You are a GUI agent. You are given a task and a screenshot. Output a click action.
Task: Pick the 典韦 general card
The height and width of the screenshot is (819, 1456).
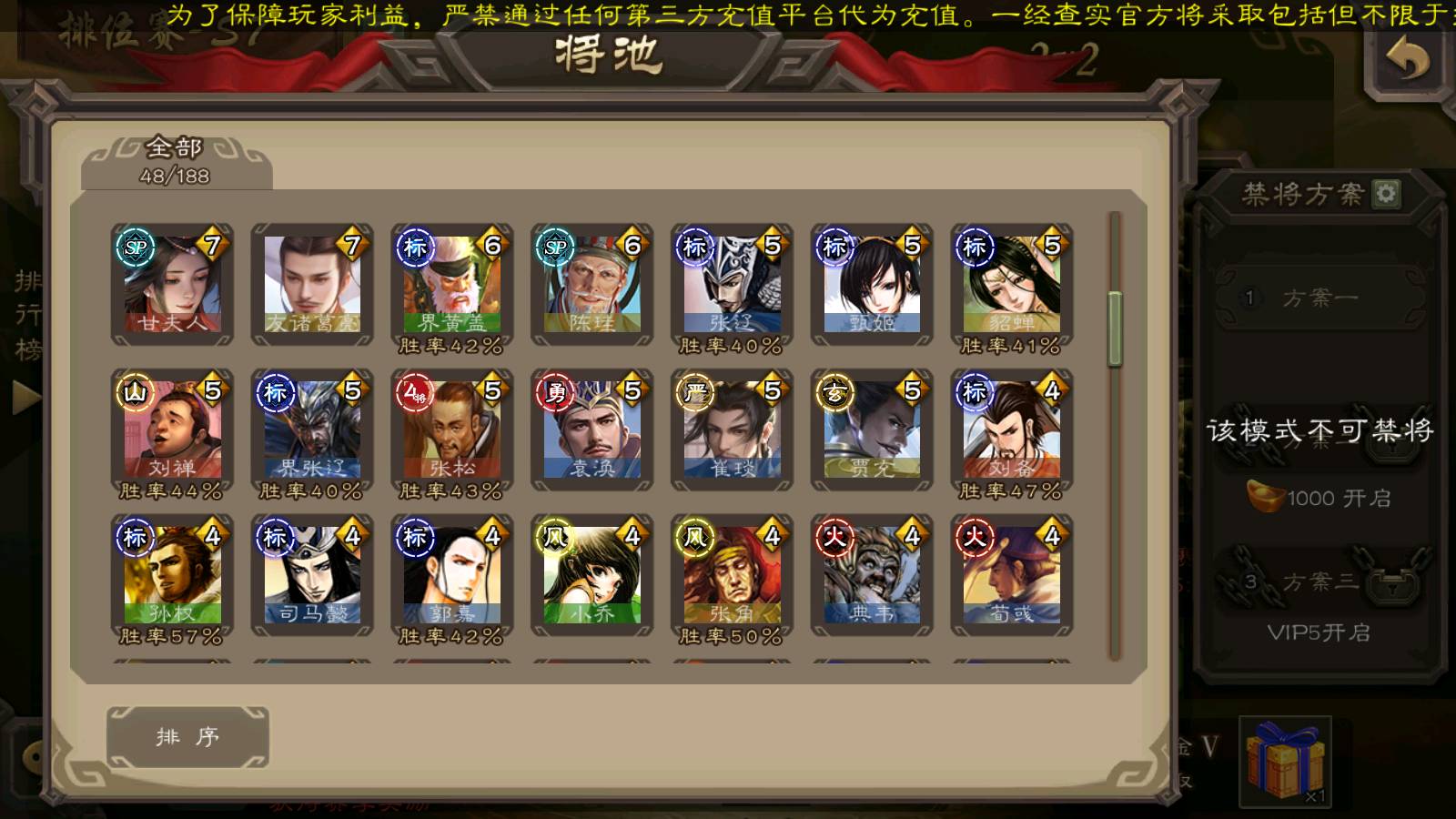[872, 576]
